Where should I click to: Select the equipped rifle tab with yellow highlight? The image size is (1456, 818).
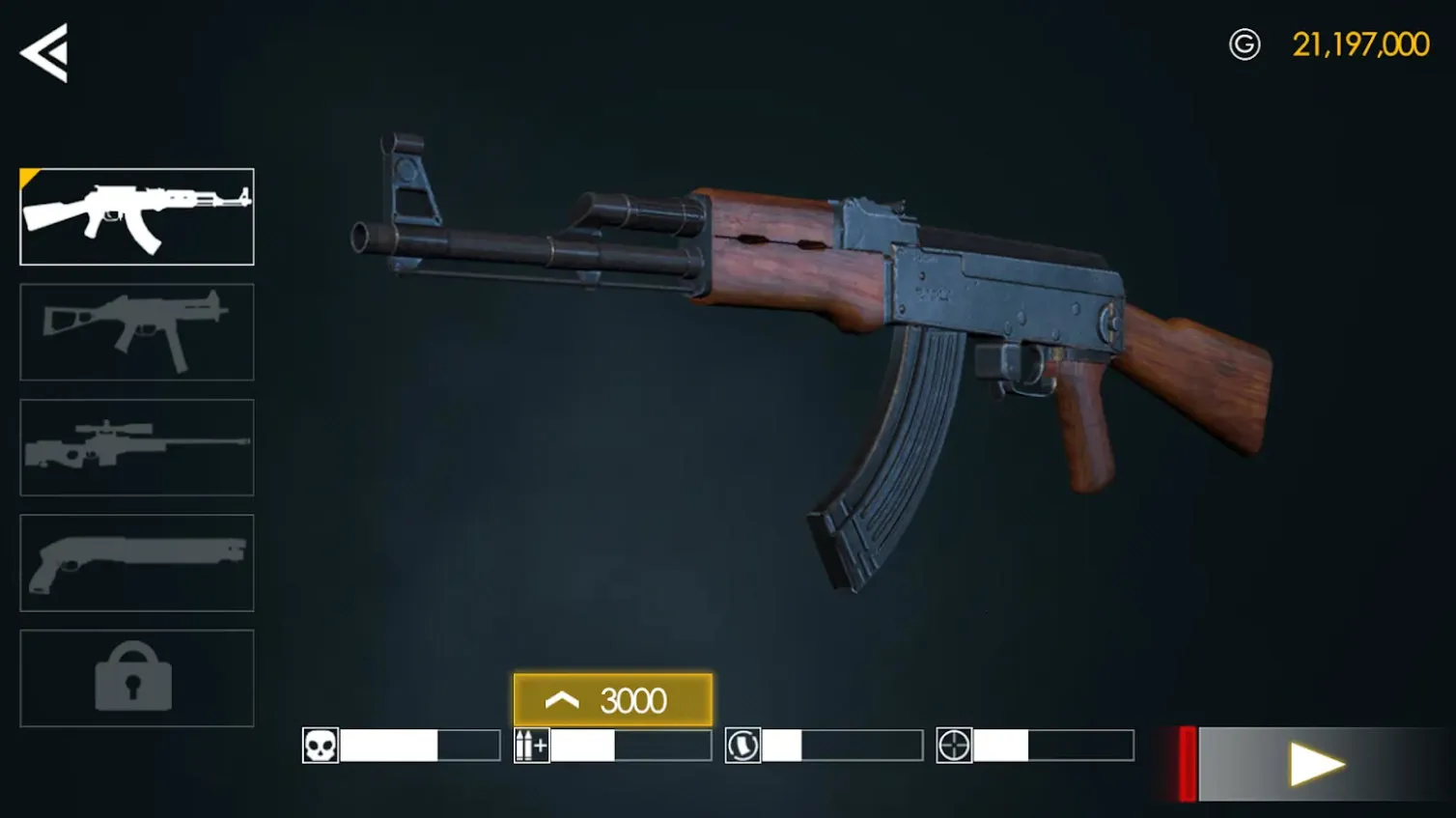pyautogui.click(x=136, y=216)
